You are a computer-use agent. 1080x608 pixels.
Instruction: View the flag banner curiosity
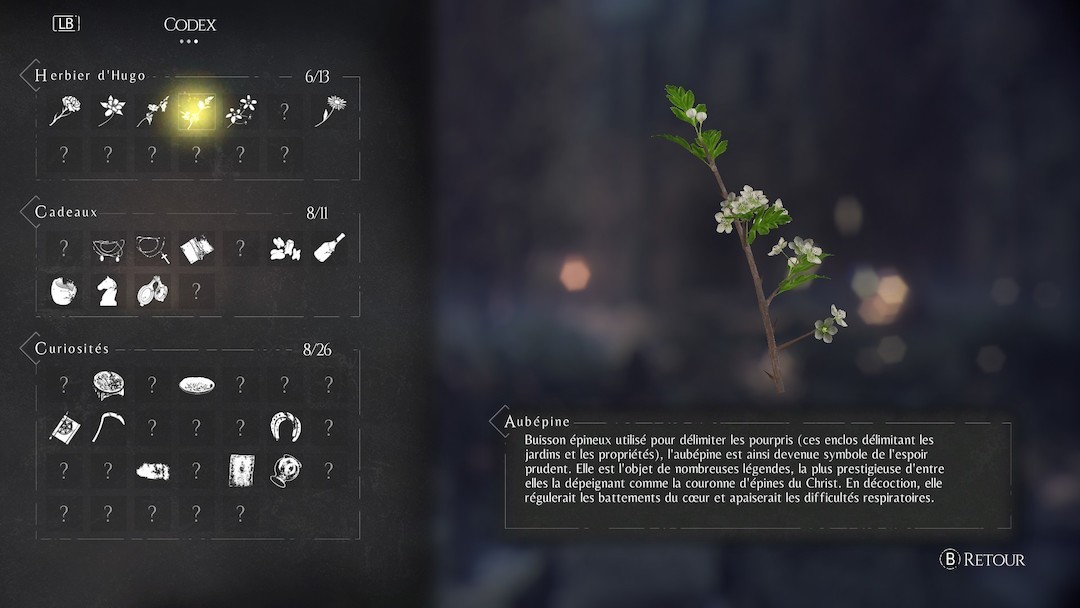pyautogui.click(x=64, y=428)
